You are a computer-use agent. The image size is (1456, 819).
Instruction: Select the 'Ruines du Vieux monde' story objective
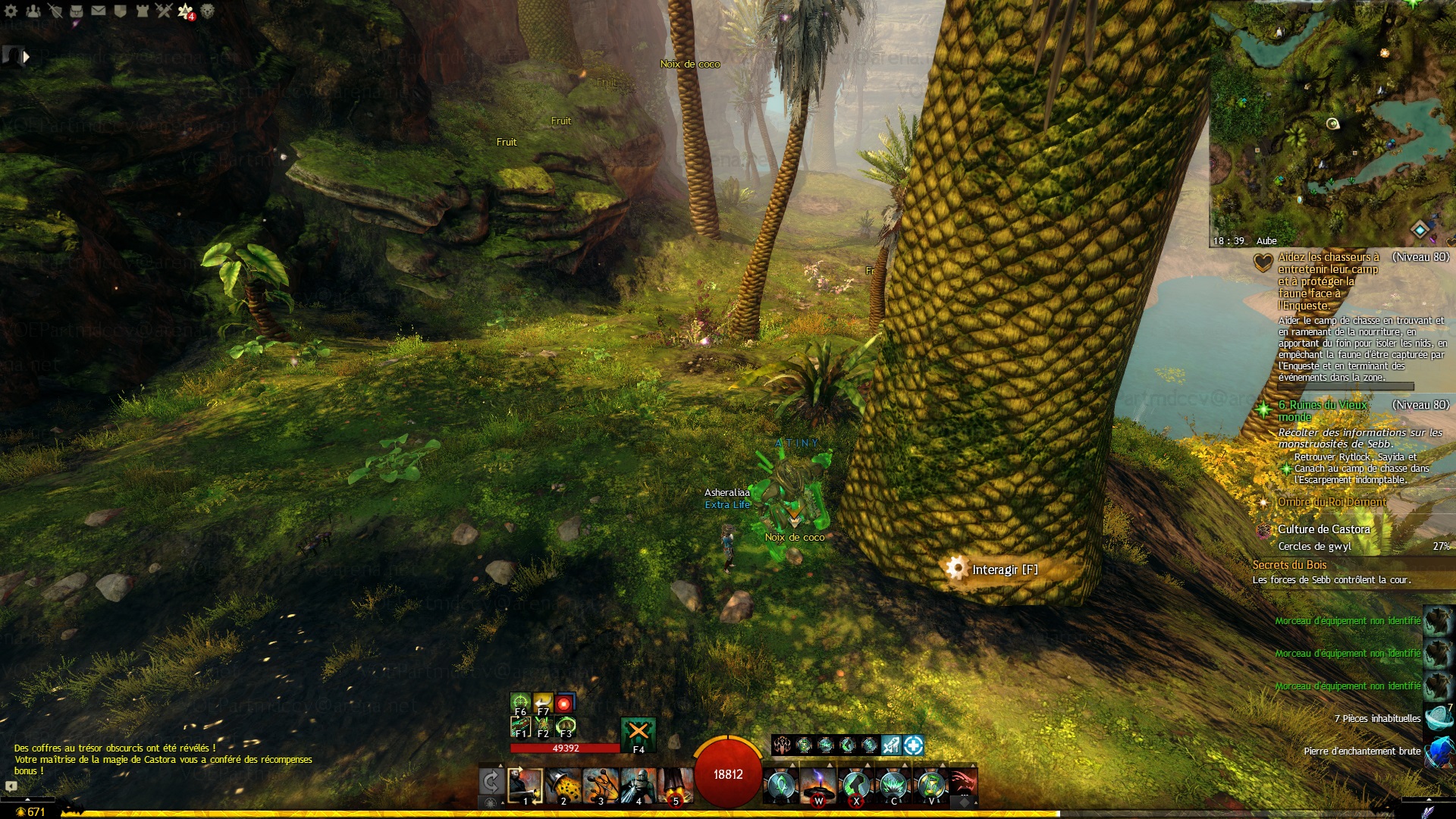point(1322,411)
